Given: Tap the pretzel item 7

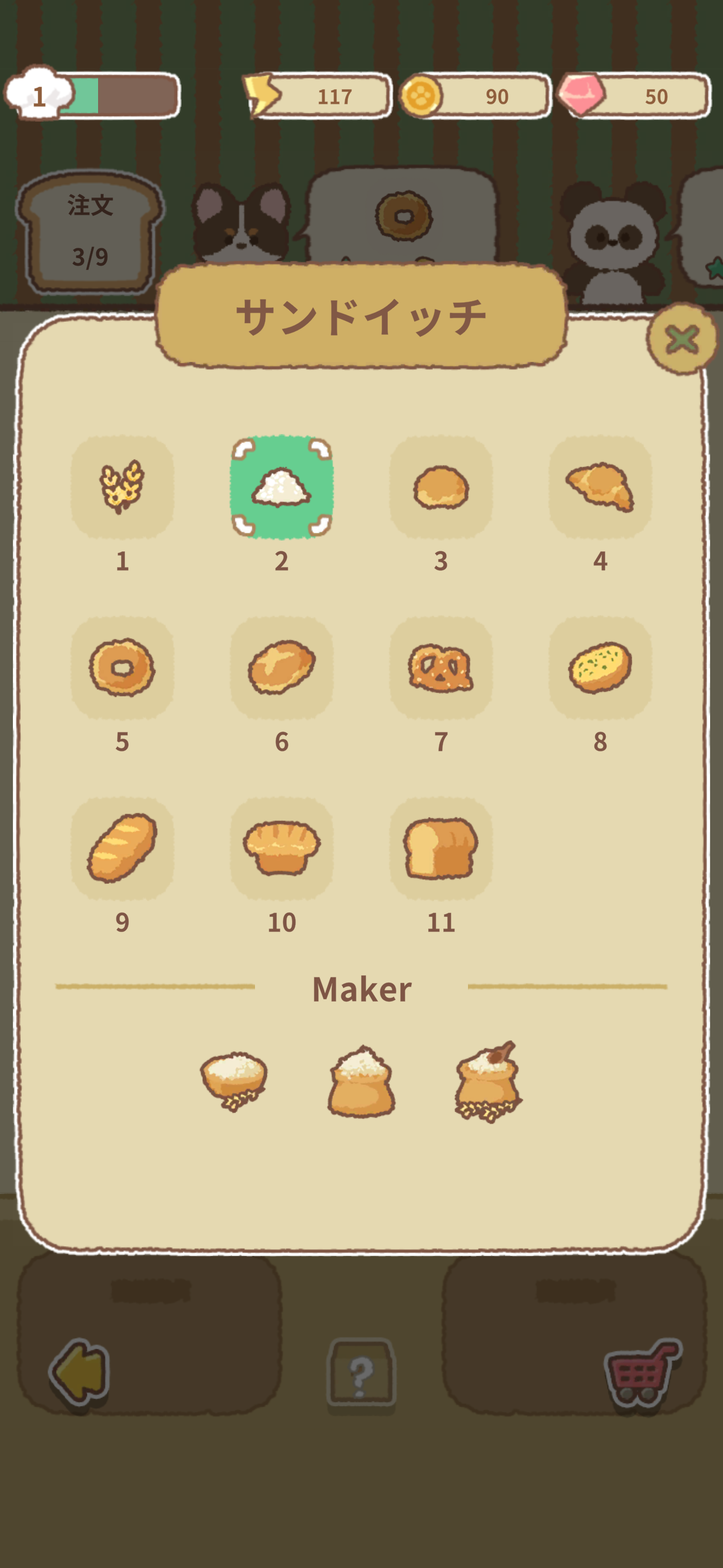Looking at the screenshot, I should 442,670.
